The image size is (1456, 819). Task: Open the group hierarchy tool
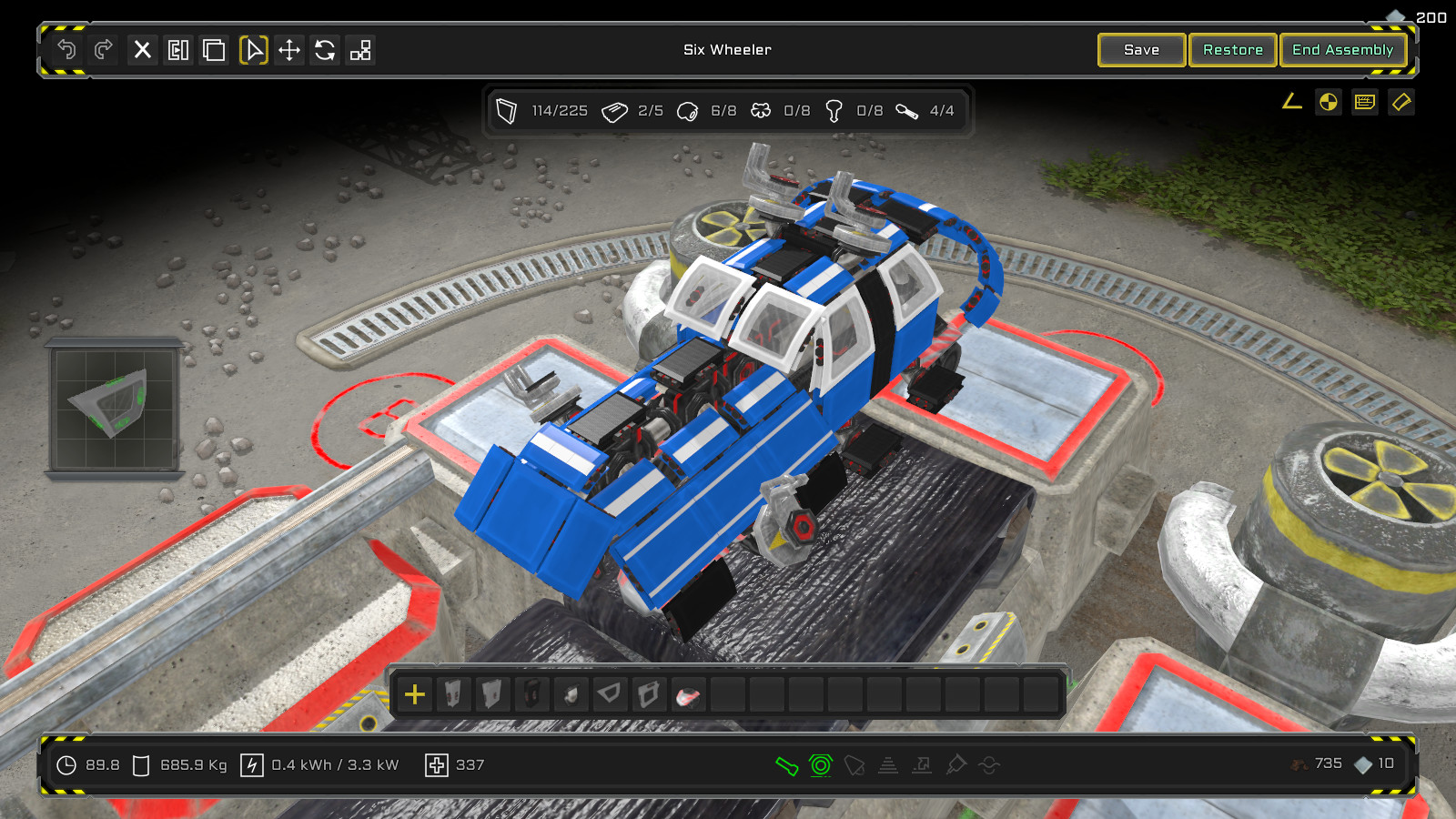361,52
